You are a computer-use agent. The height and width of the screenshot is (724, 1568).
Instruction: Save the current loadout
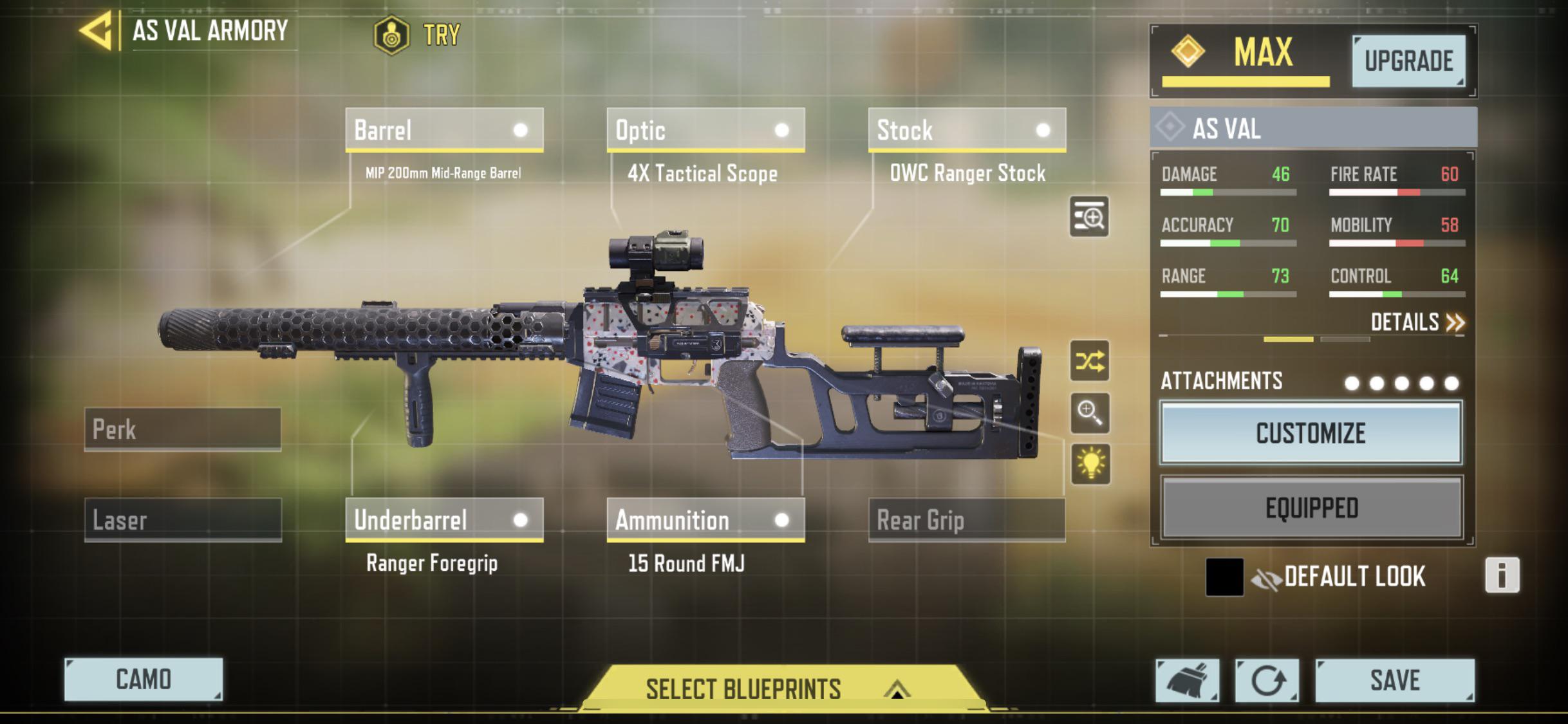pyautogui.click(x=1394, y=680)
